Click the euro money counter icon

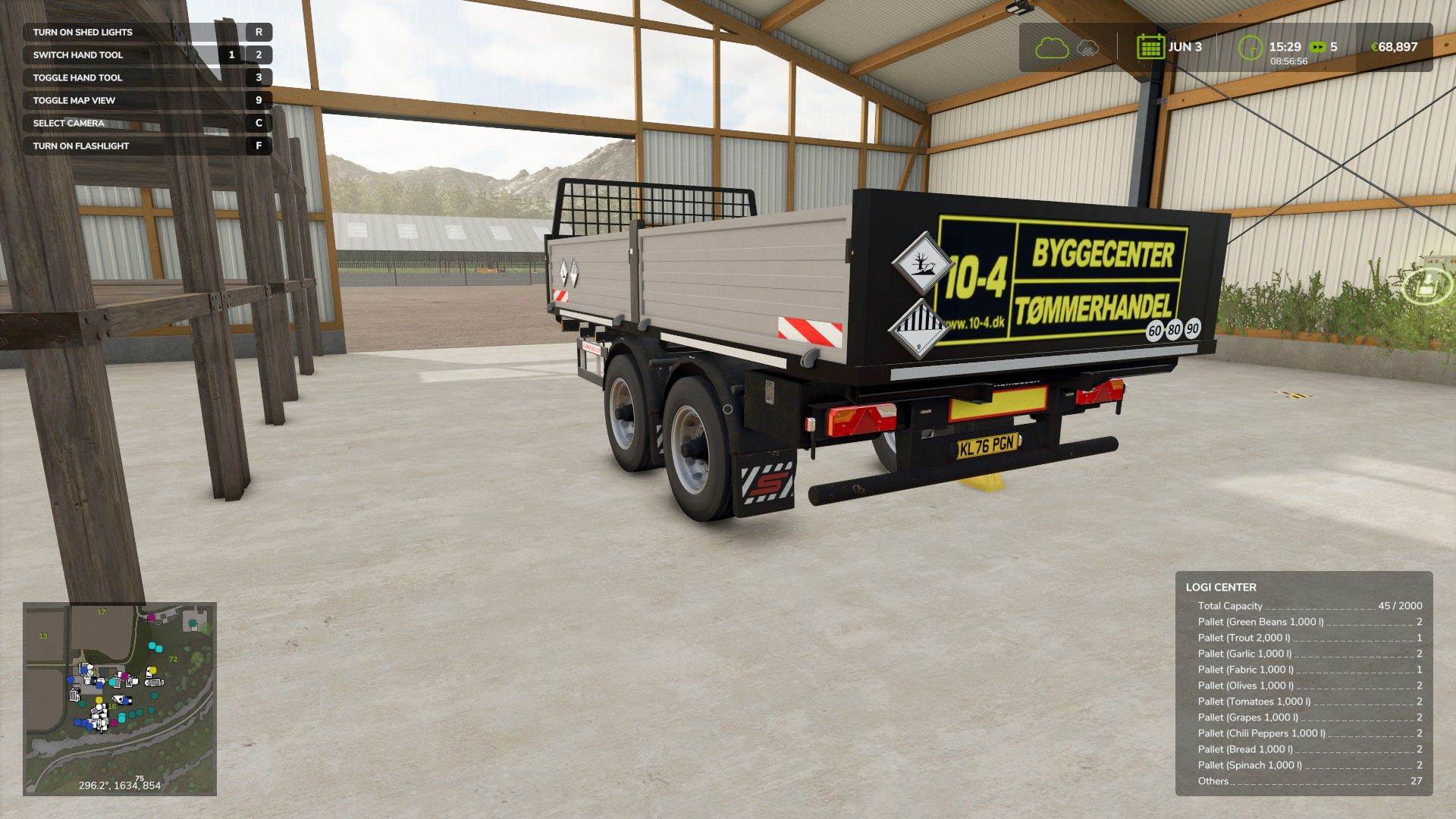pos(1376,48)
